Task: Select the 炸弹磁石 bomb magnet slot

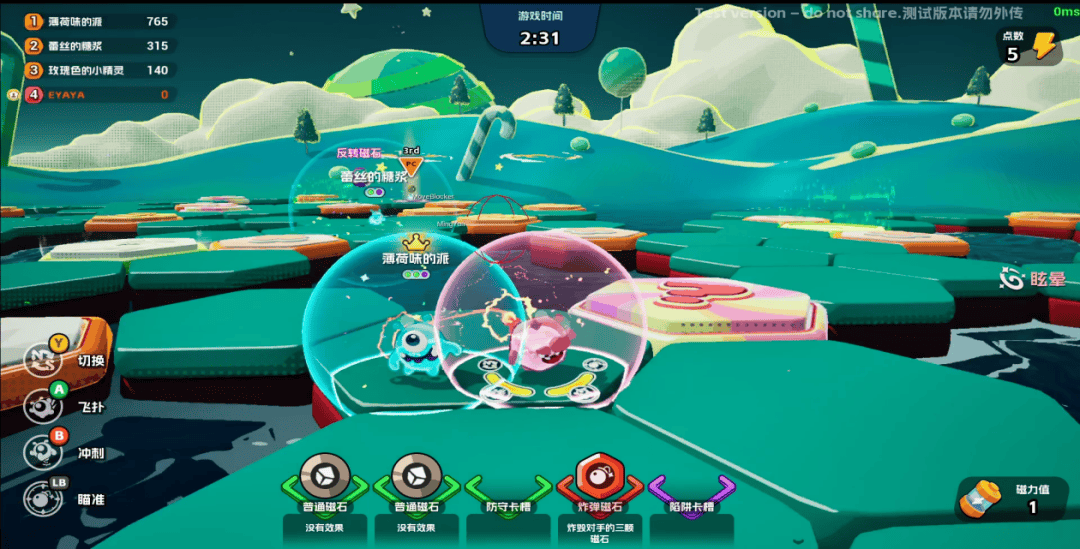Action: (596, 480)
